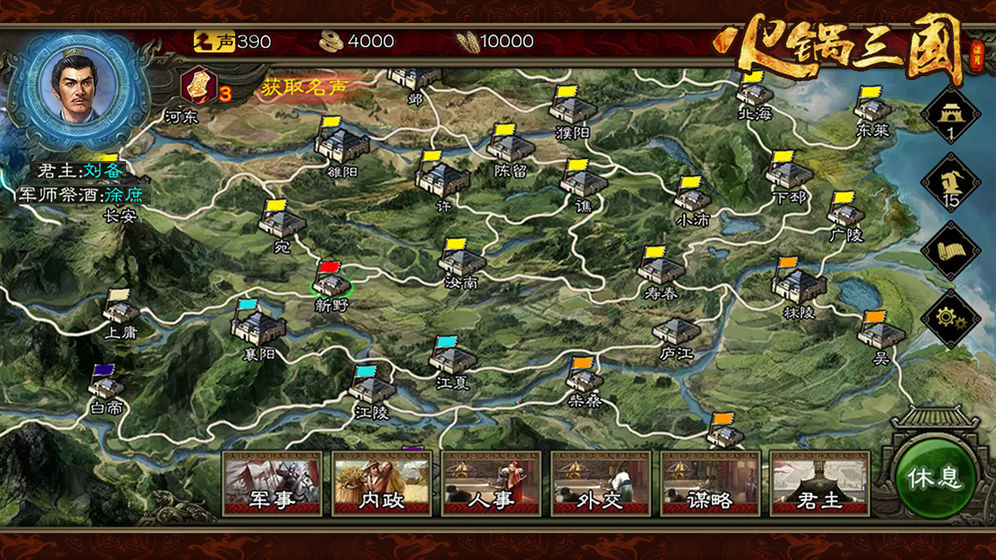Open the 君主 ruler menu
The image size is (996, 560).
(x=820, y=482)
